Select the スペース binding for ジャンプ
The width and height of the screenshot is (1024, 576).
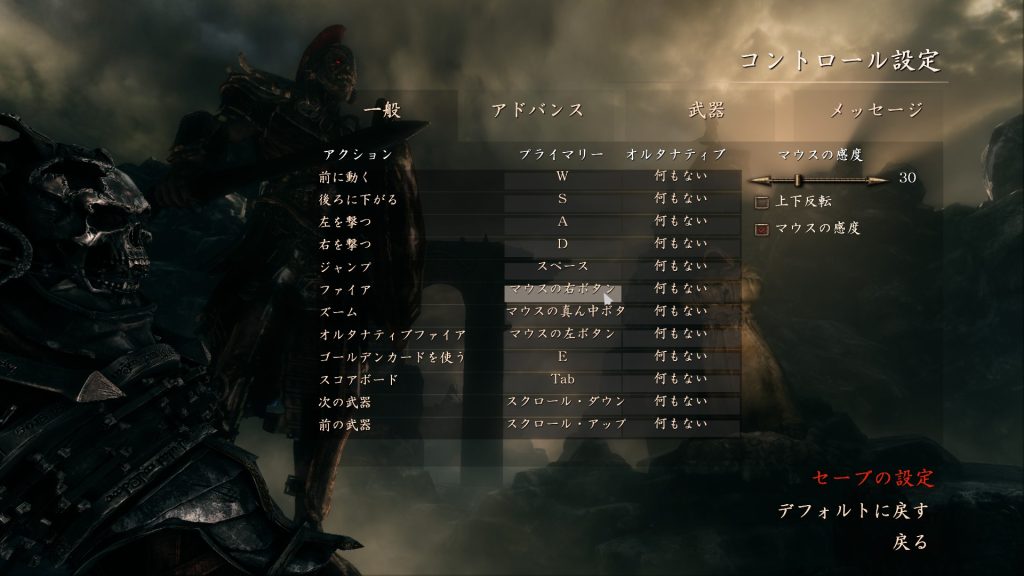point(562,267)
